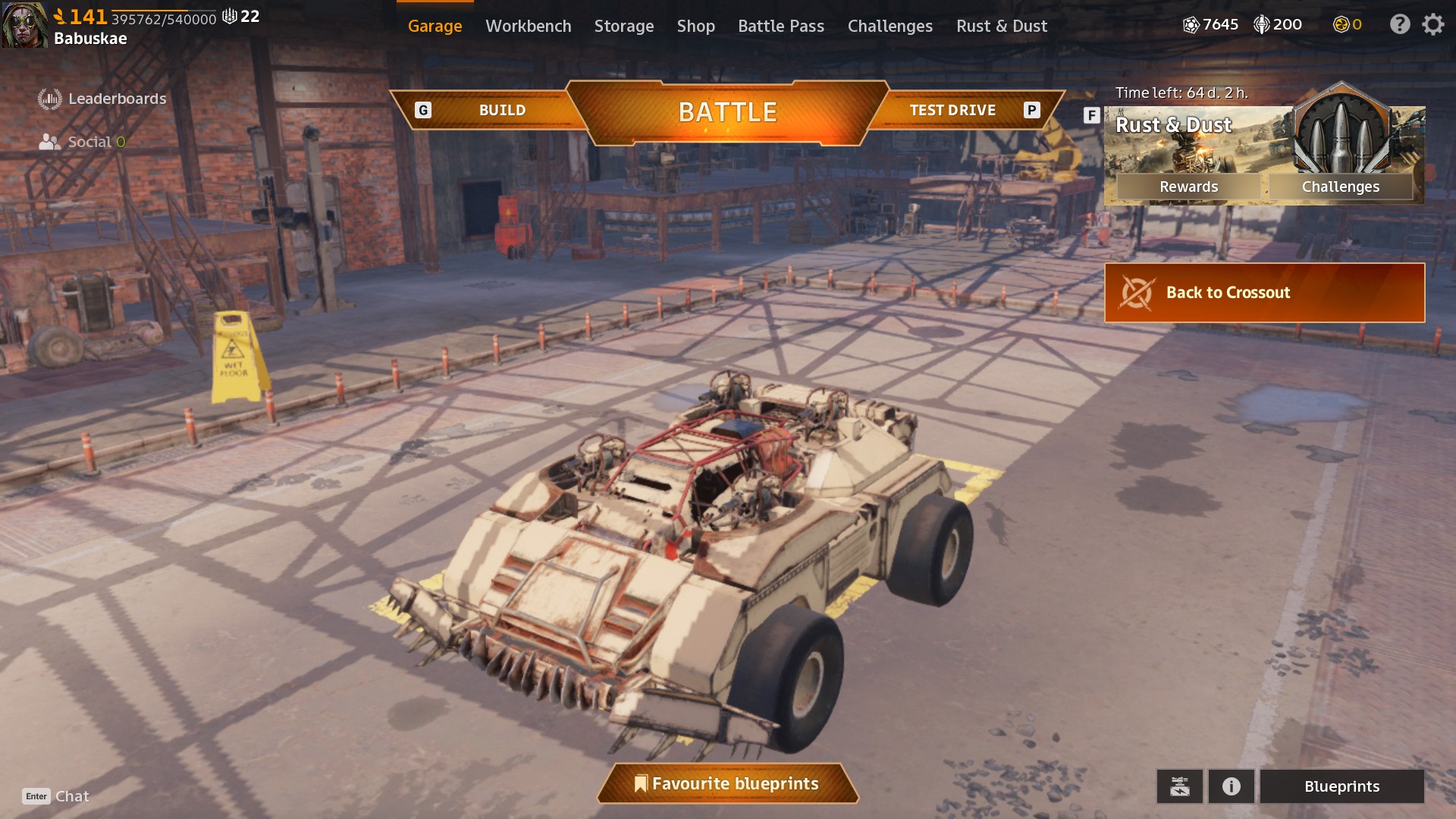Open the Blueprints panel
Image resolution: width=1456 pixels, height=819 pixels.
(1341, 786)
